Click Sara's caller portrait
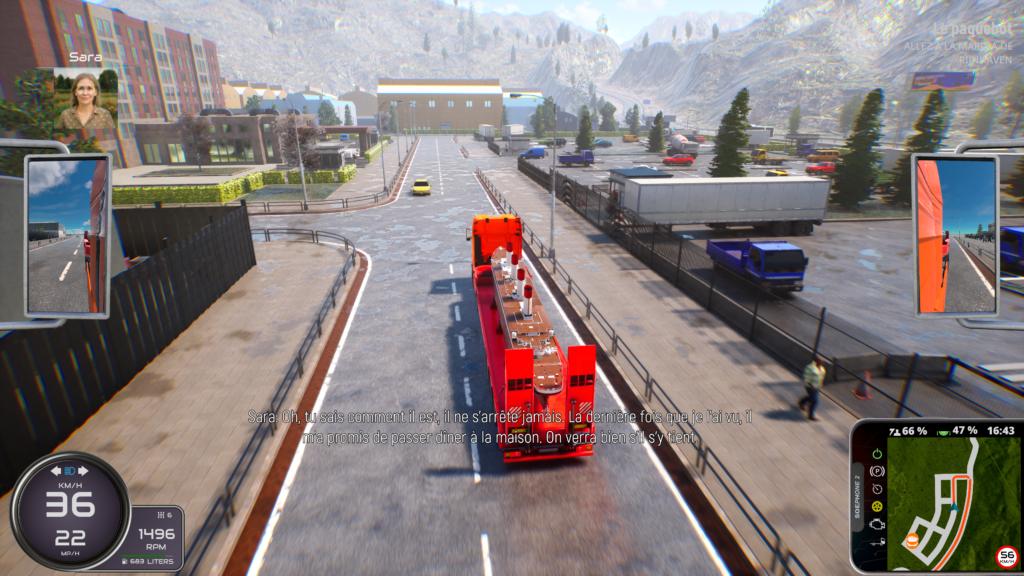 [x=84, y=100]
